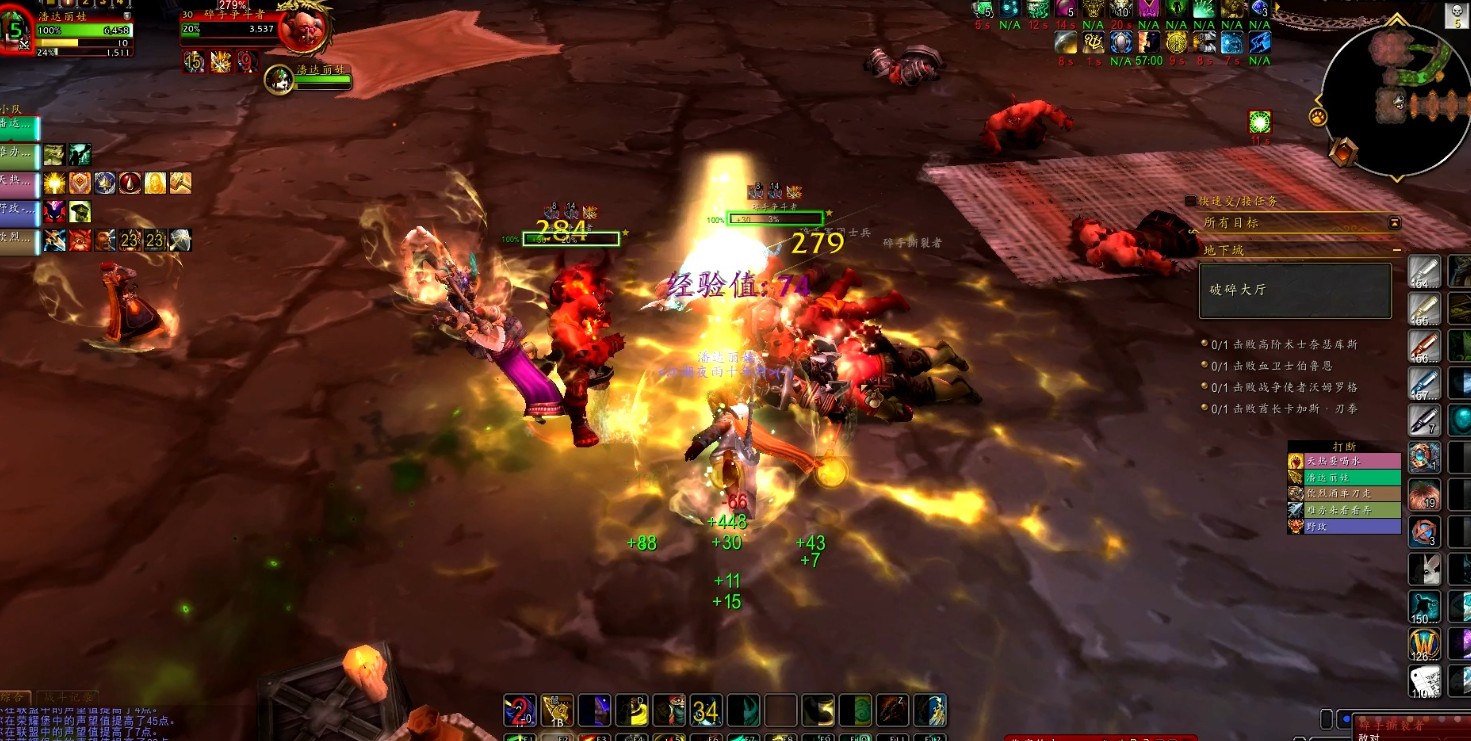Viewport: 1471px width, 741px height.
Task: Click the paw tracking button by minimap
Action: pos(1318,117)
